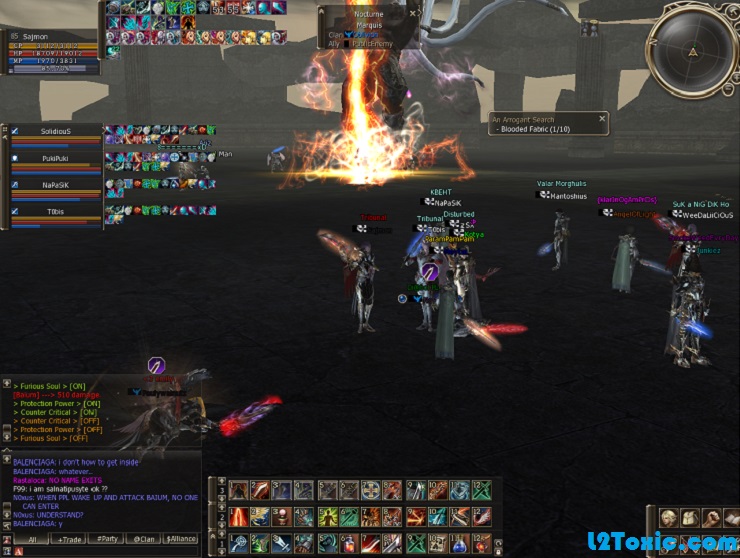The width and height of the screenshot is (740, 558).
Task: Click the circular minimap radar
Action: click(x=693, y=50)
